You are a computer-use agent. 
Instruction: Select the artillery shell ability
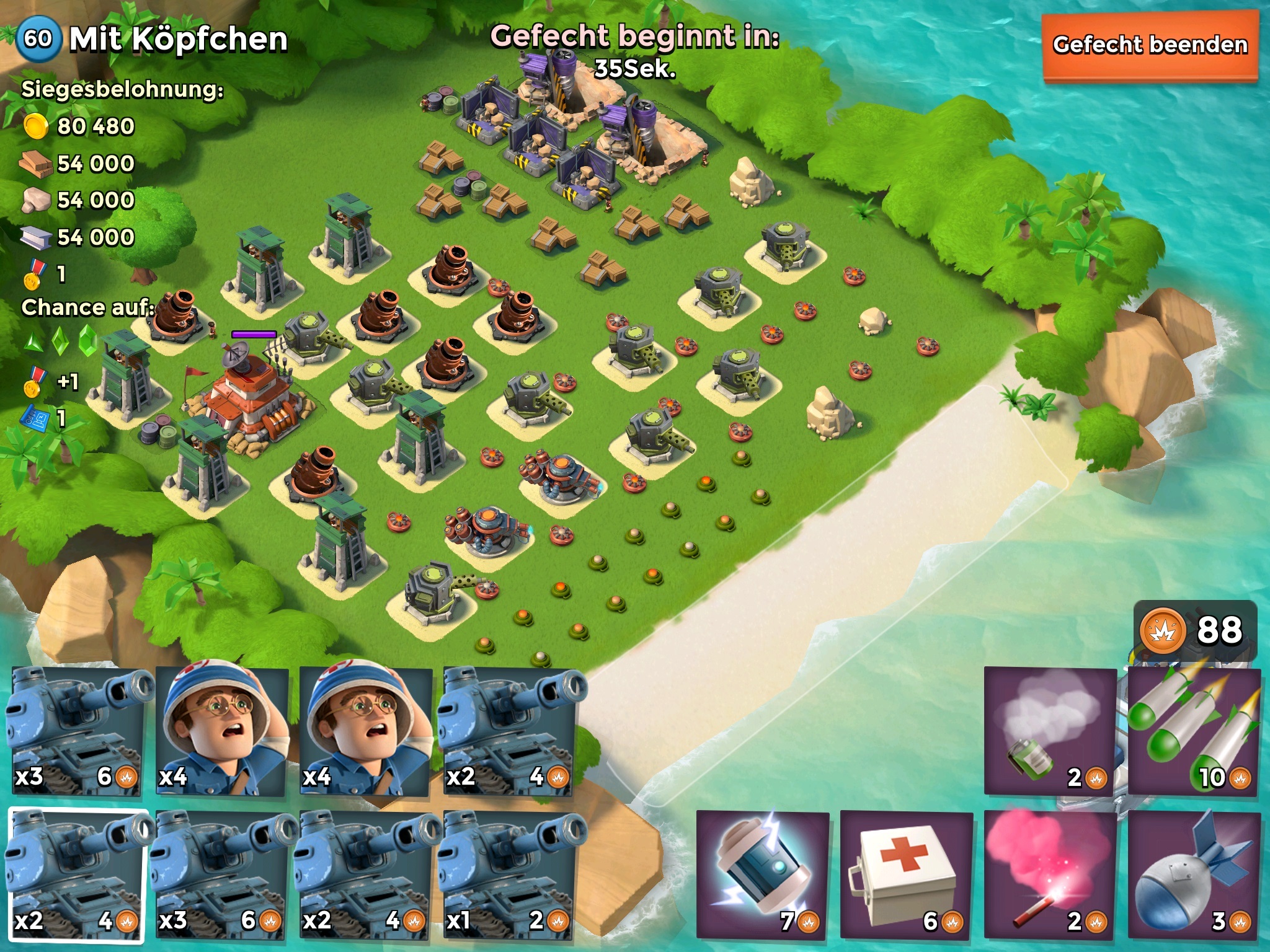(1194, 874)
